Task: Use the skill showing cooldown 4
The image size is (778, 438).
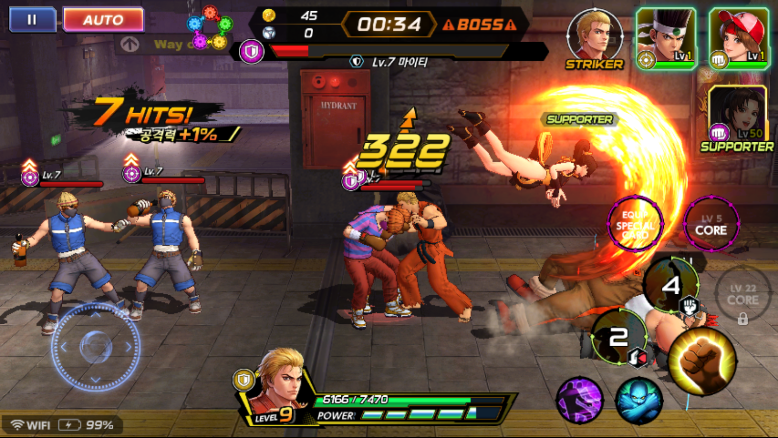Action: [x=672, y=283]
